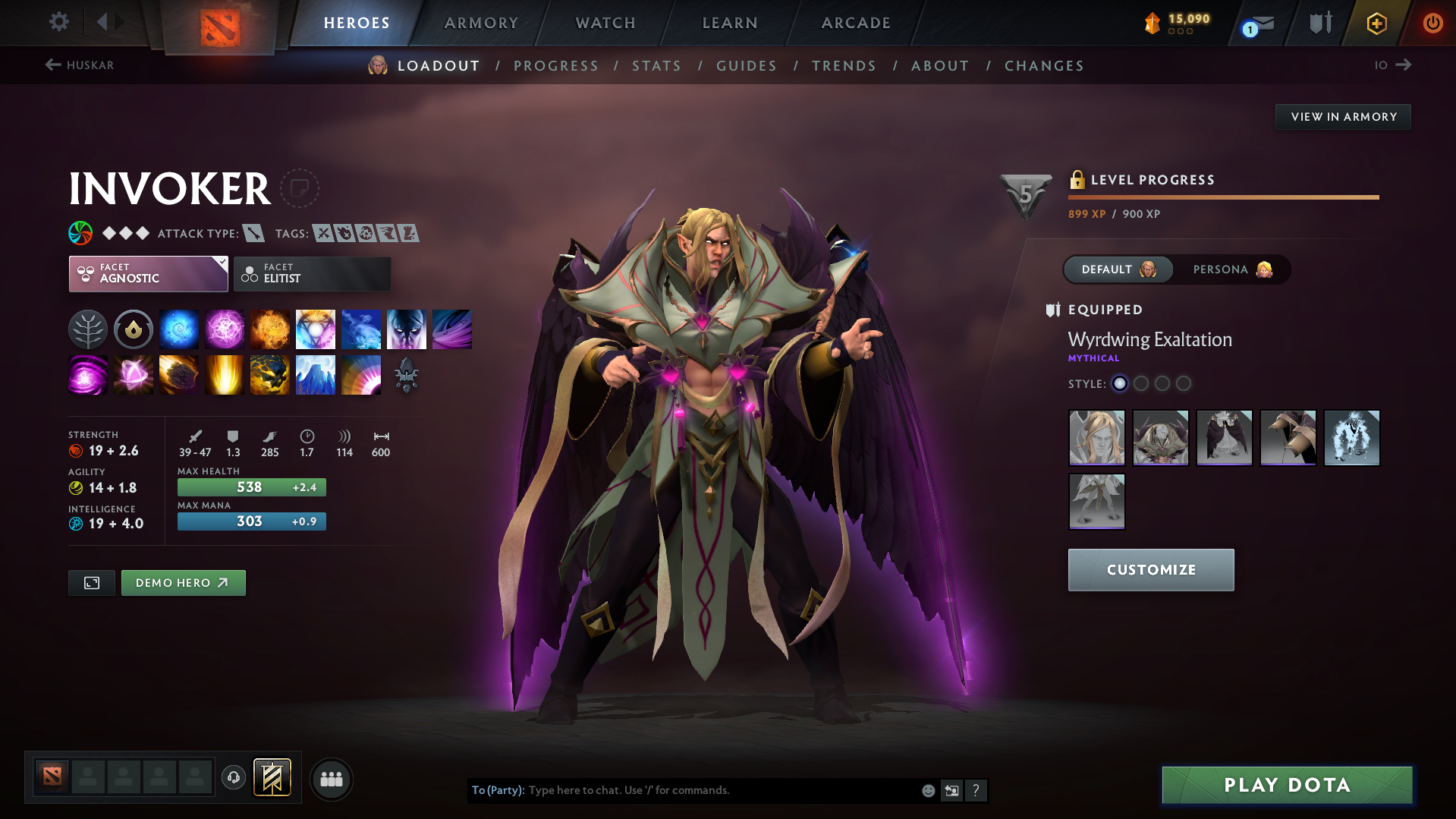
Task: Open the Agnostic facet dropdown
Action: pyautogui.click(x=148, y=273)
